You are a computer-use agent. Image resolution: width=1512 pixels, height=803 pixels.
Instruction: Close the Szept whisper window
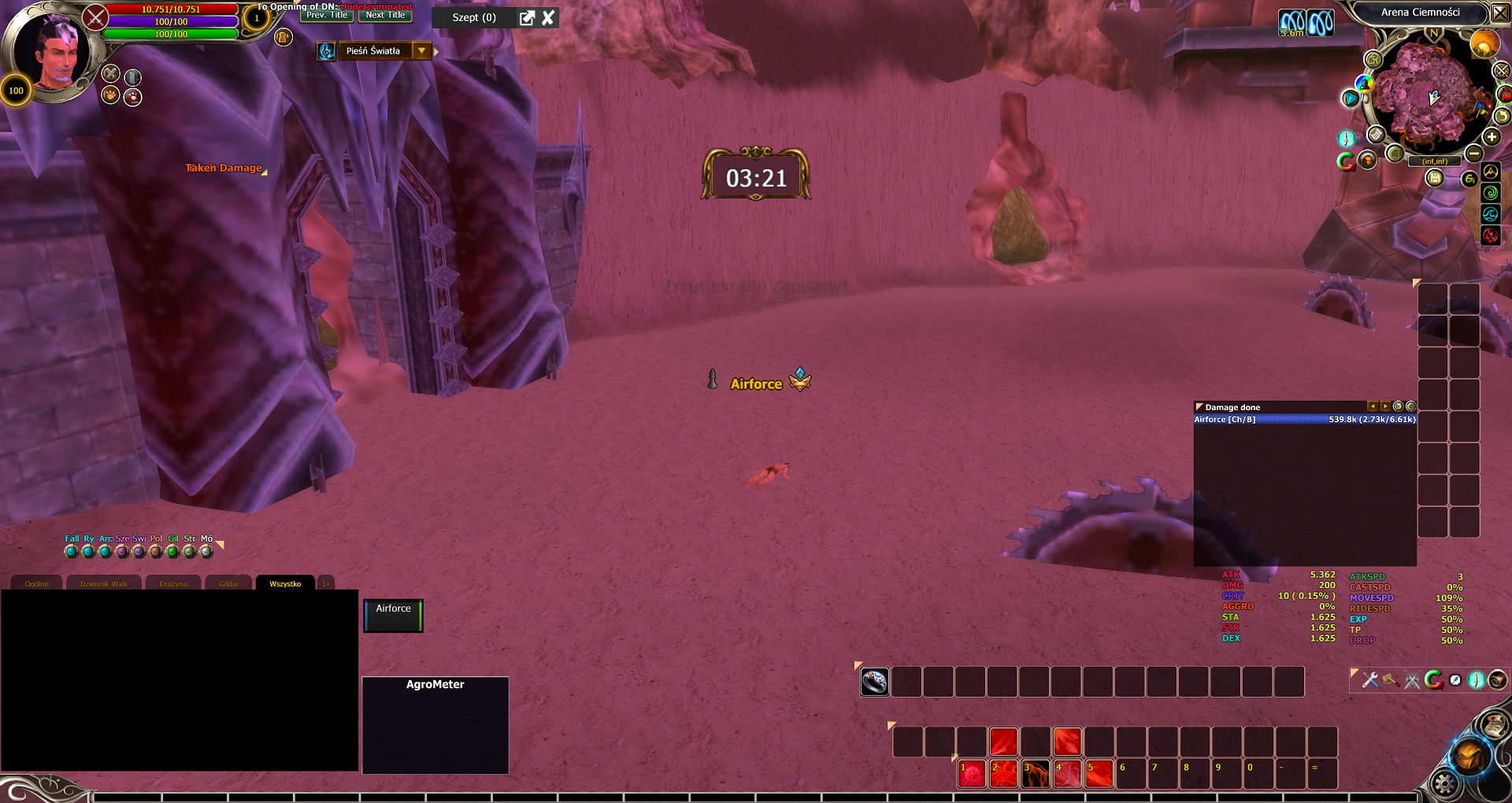548,17
